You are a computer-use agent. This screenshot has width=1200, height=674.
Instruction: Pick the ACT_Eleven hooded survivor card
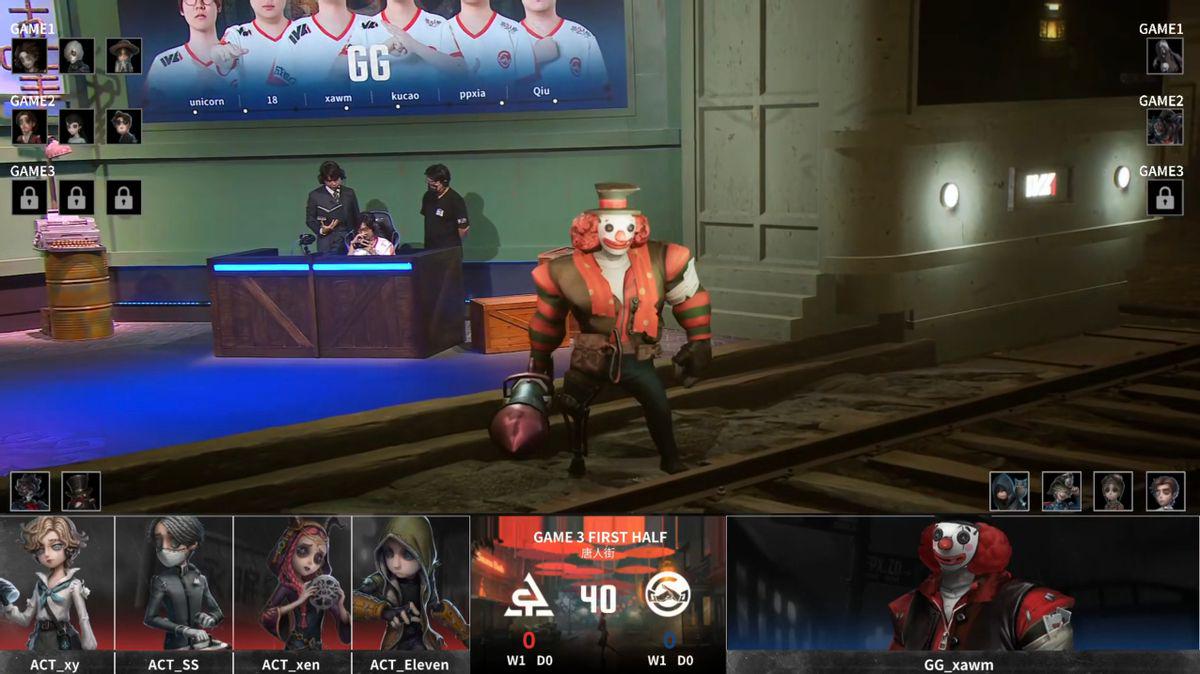point(410,592)
